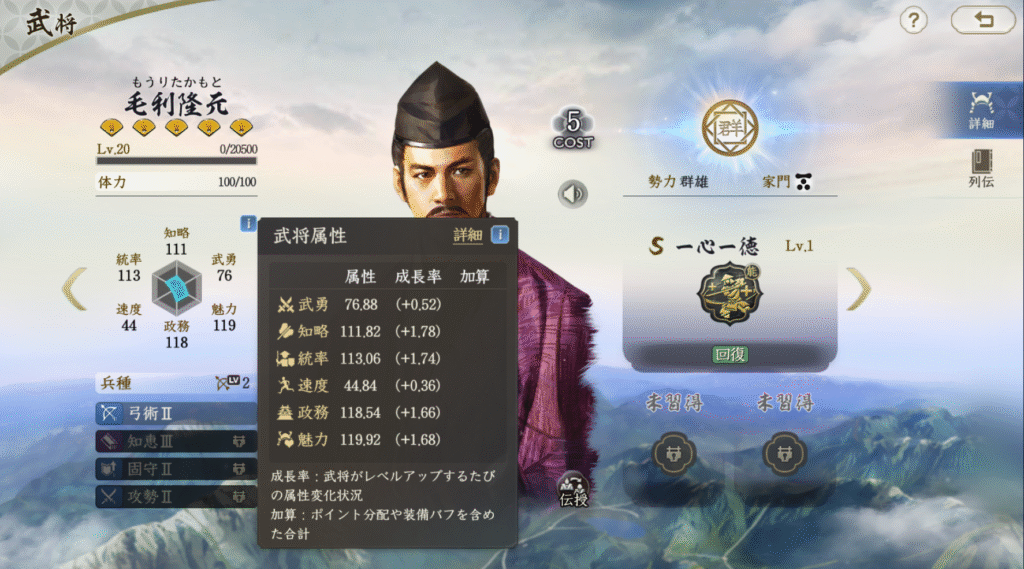This screenshot has width=1024, height=569.
Task: Open the 列伝 biography tab
Action: tap(980, 168)
